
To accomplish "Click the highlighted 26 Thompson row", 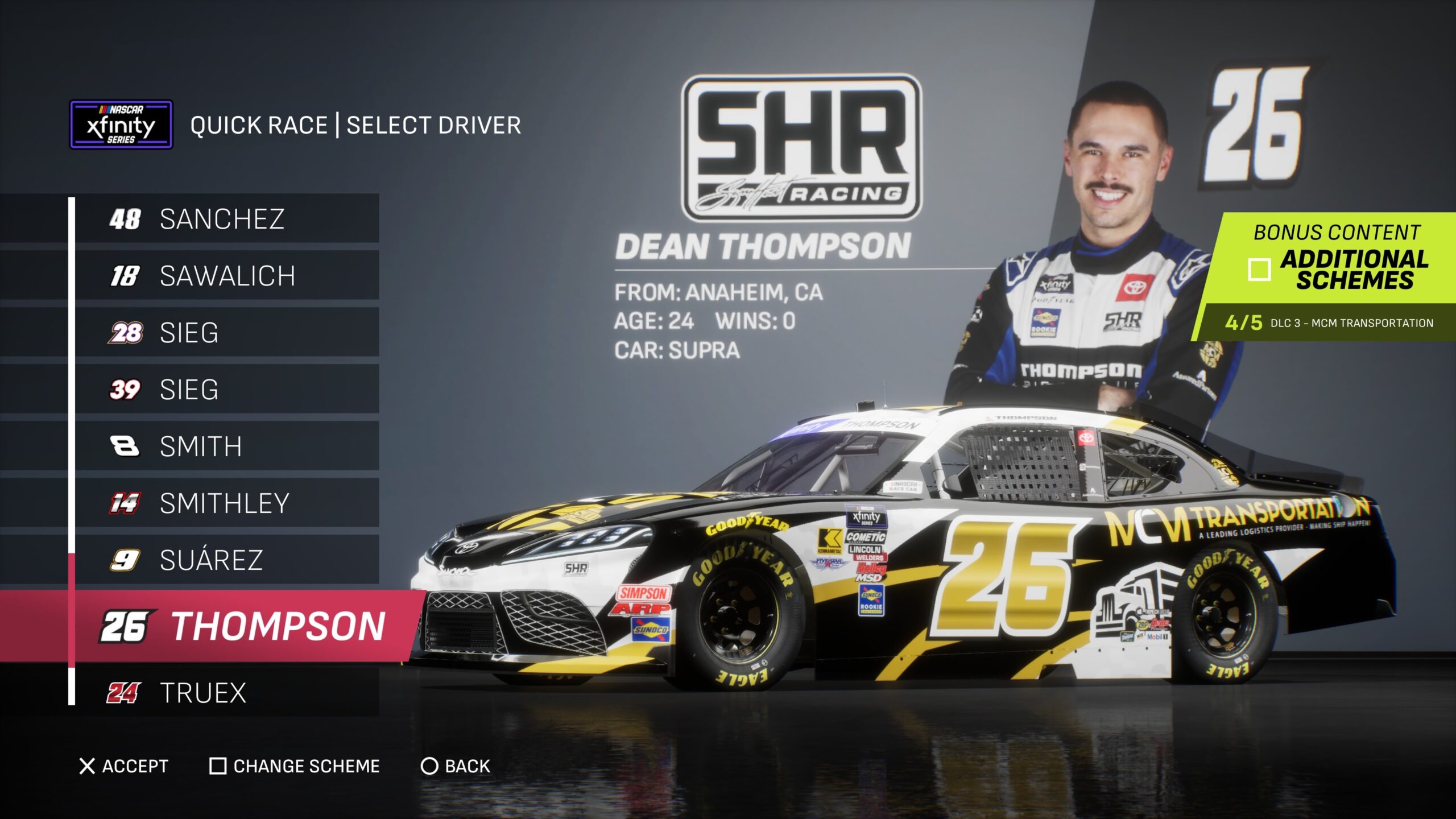I will point(245,626).
